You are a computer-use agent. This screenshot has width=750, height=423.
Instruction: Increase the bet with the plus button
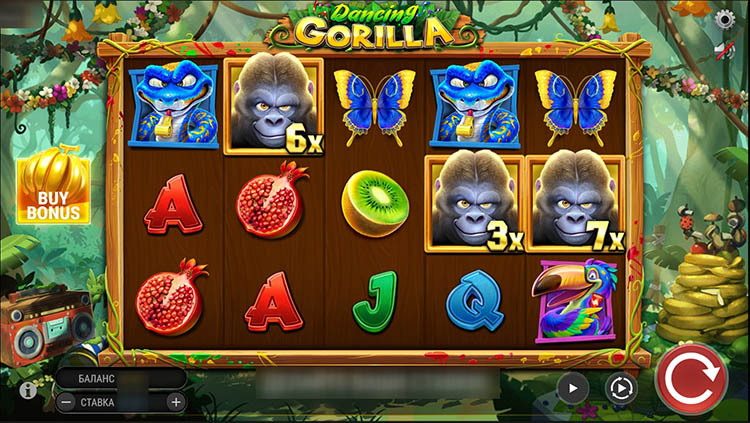point(176,402)
